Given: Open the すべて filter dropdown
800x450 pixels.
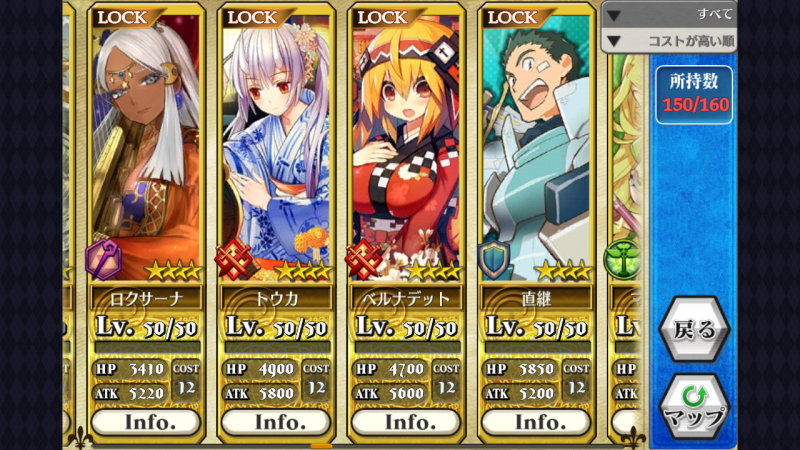Looking at the screenshot, I should (x=670, y=14).
